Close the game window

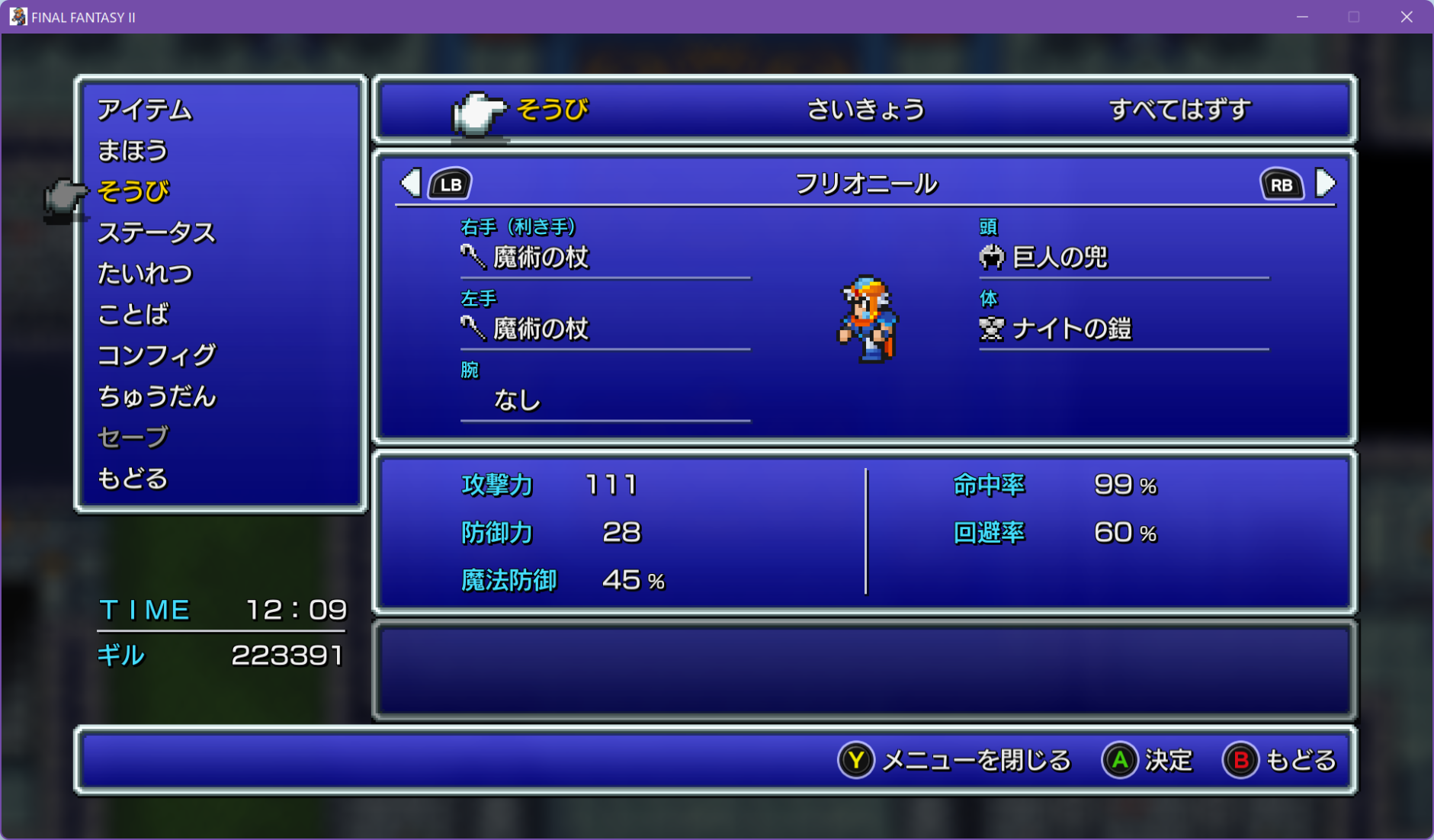[x=1407, y=17]
